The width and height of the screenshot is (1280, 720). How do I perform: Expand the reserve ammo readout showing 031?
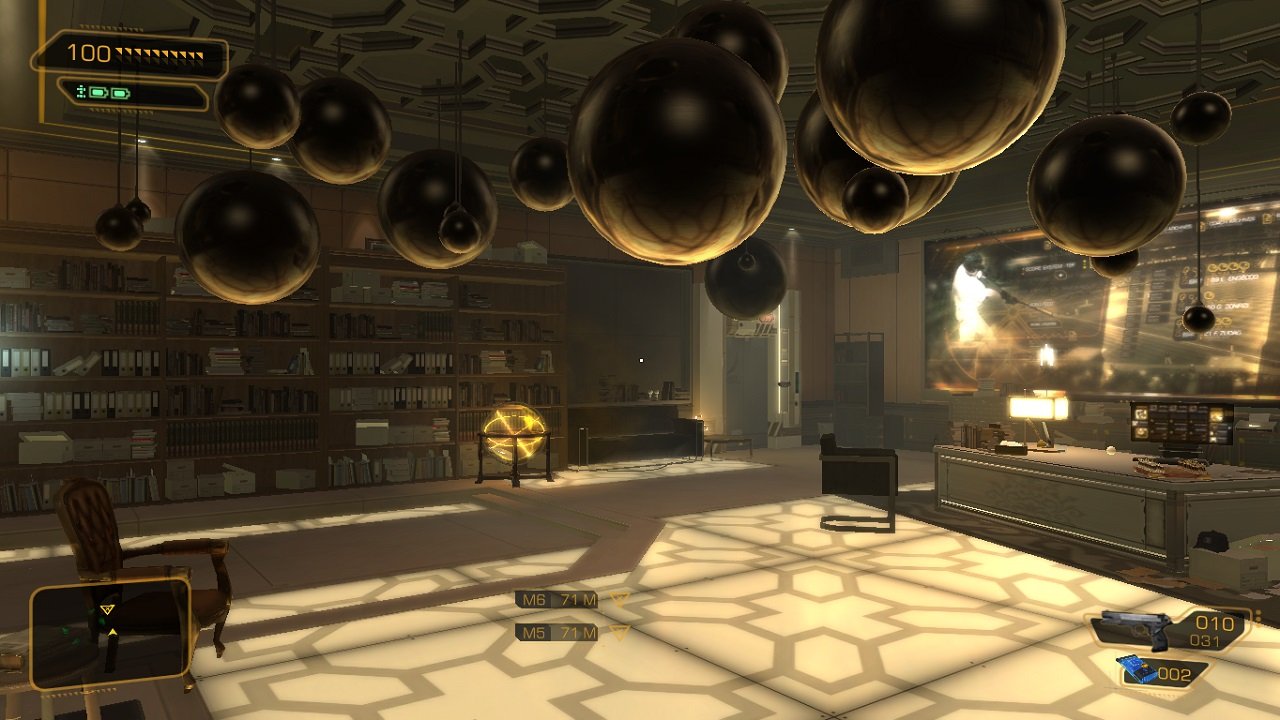click(1205, 639)
